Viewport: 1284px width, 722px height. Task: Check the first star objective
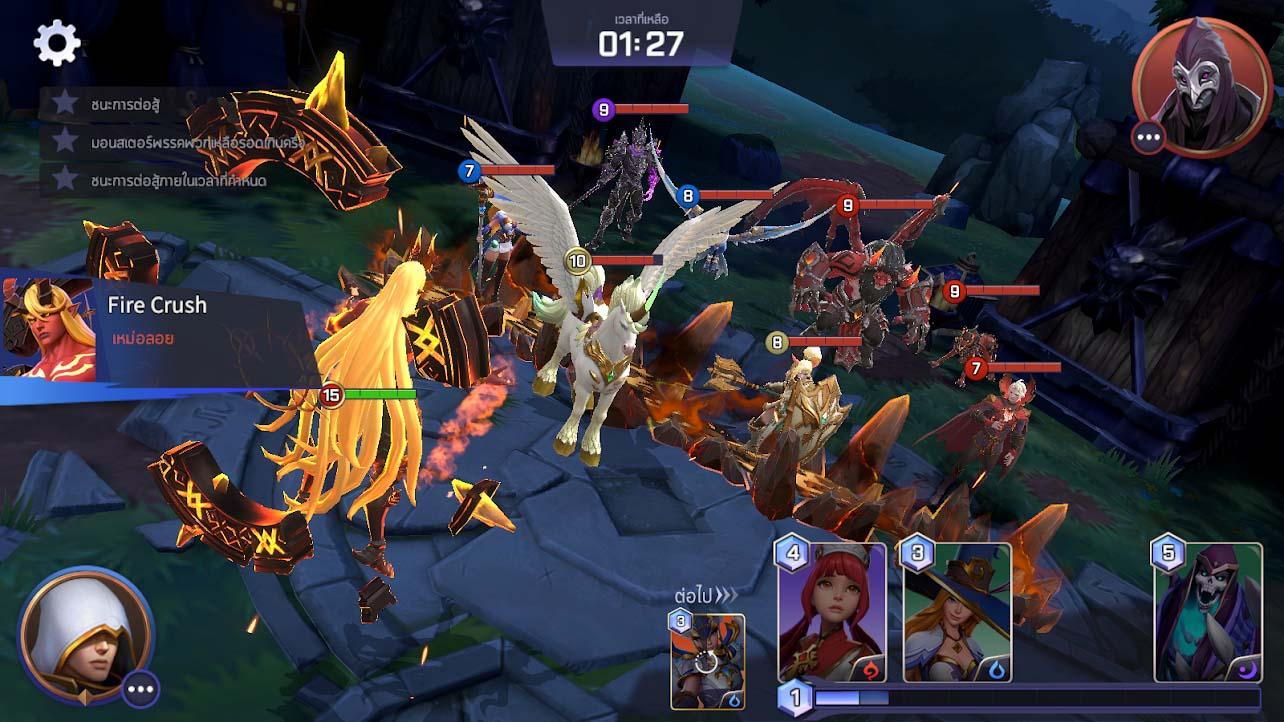[66, 102]
